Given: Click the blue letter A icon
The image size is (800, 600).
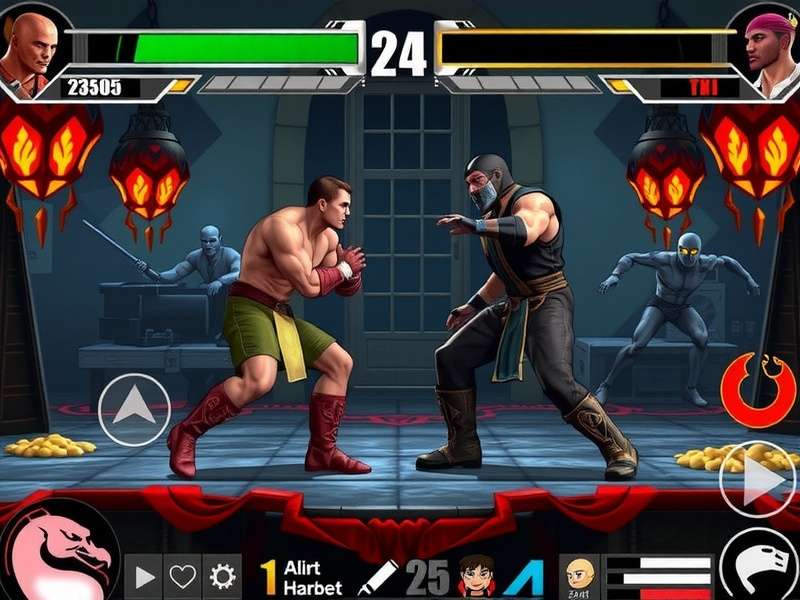Looking at the screenshot, I should point(523,577).
